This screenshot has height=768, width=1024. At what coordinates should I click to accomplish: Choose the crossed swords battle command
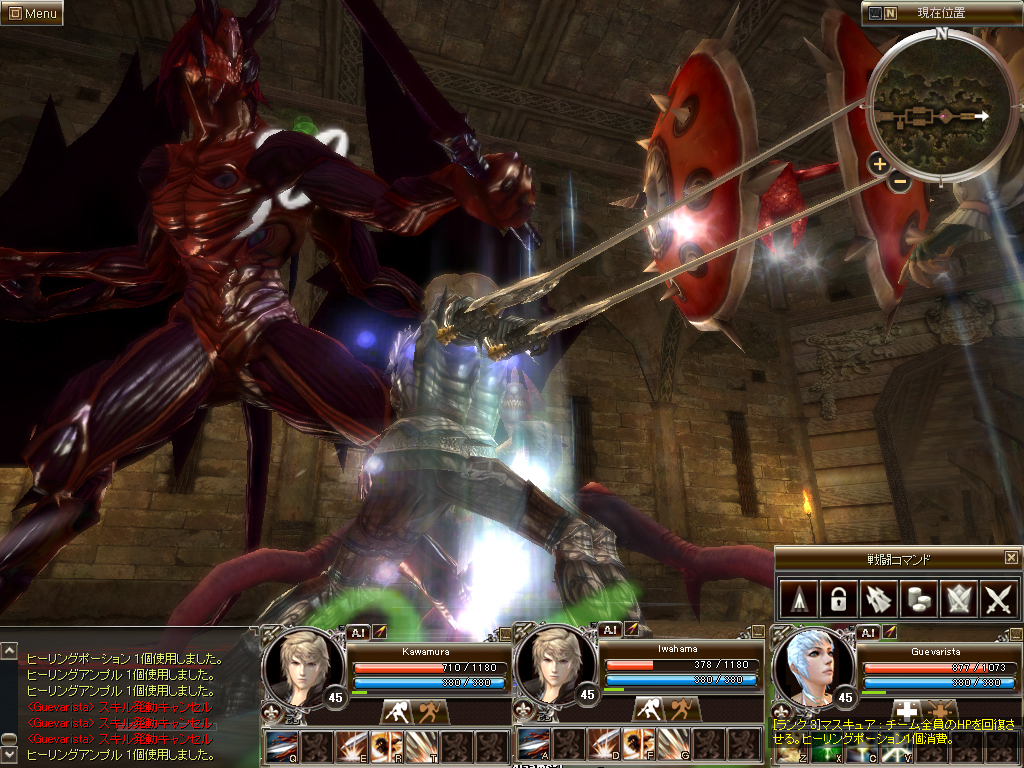click(999, 600)
